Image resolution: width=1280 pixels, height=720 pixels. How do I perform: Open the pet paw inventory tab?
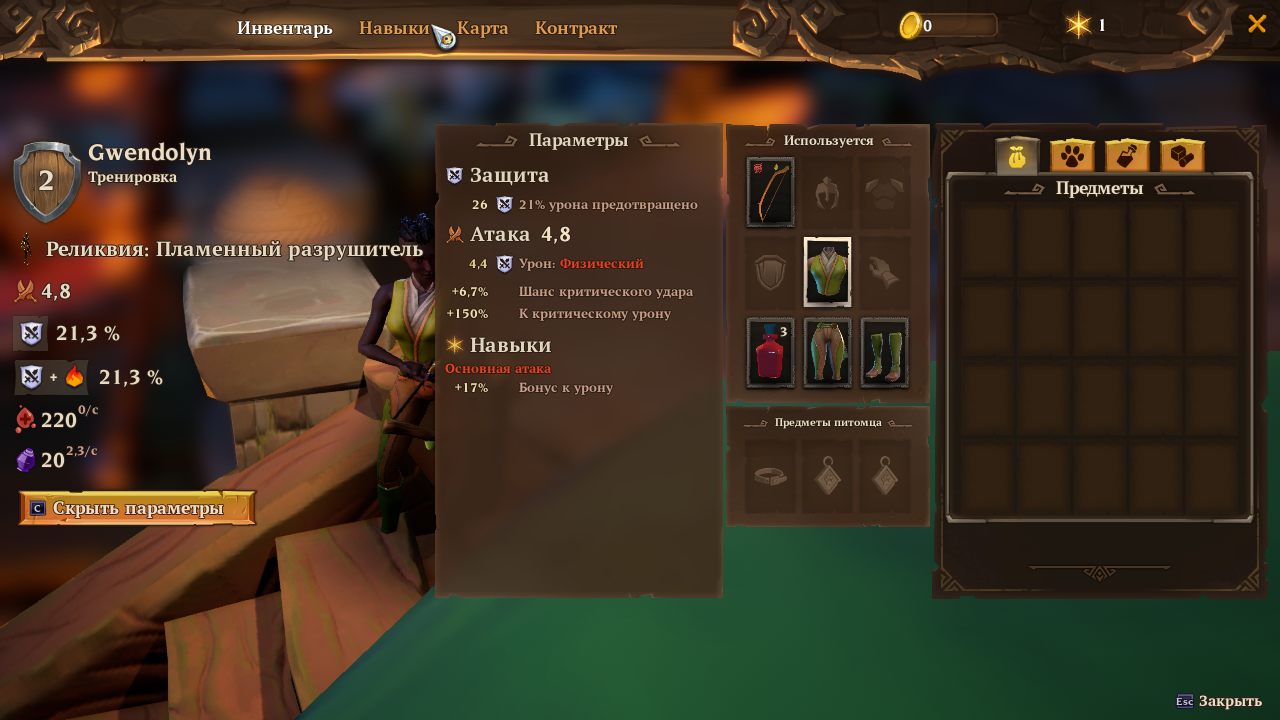(1072, 155)
